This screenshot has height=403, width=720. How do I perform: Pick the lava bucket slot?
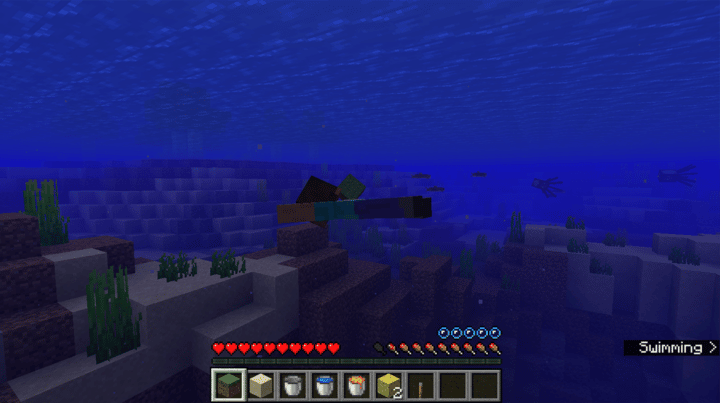[x=357, y=385]
